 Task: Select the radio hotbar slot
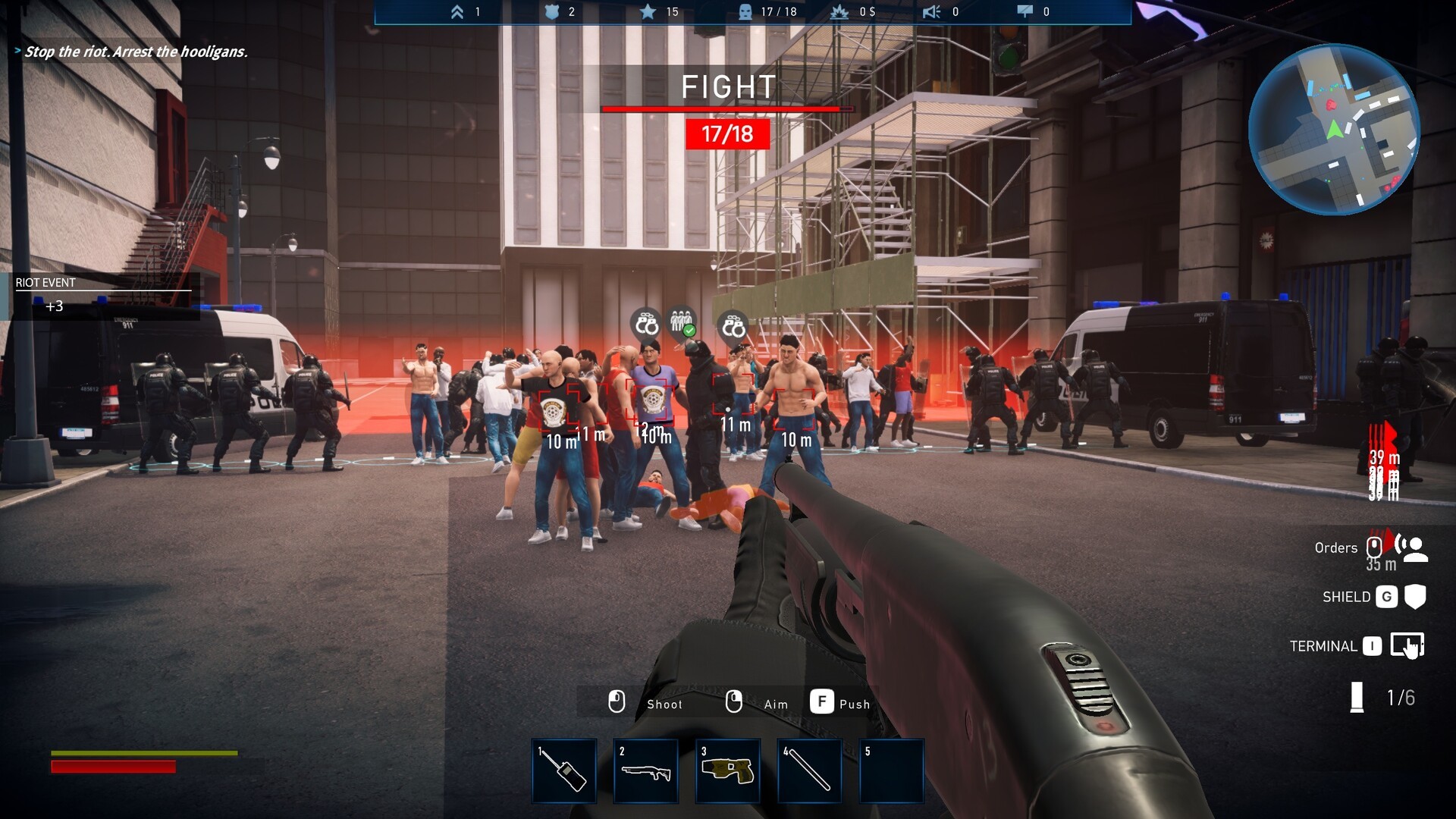[x=564, y=770]
